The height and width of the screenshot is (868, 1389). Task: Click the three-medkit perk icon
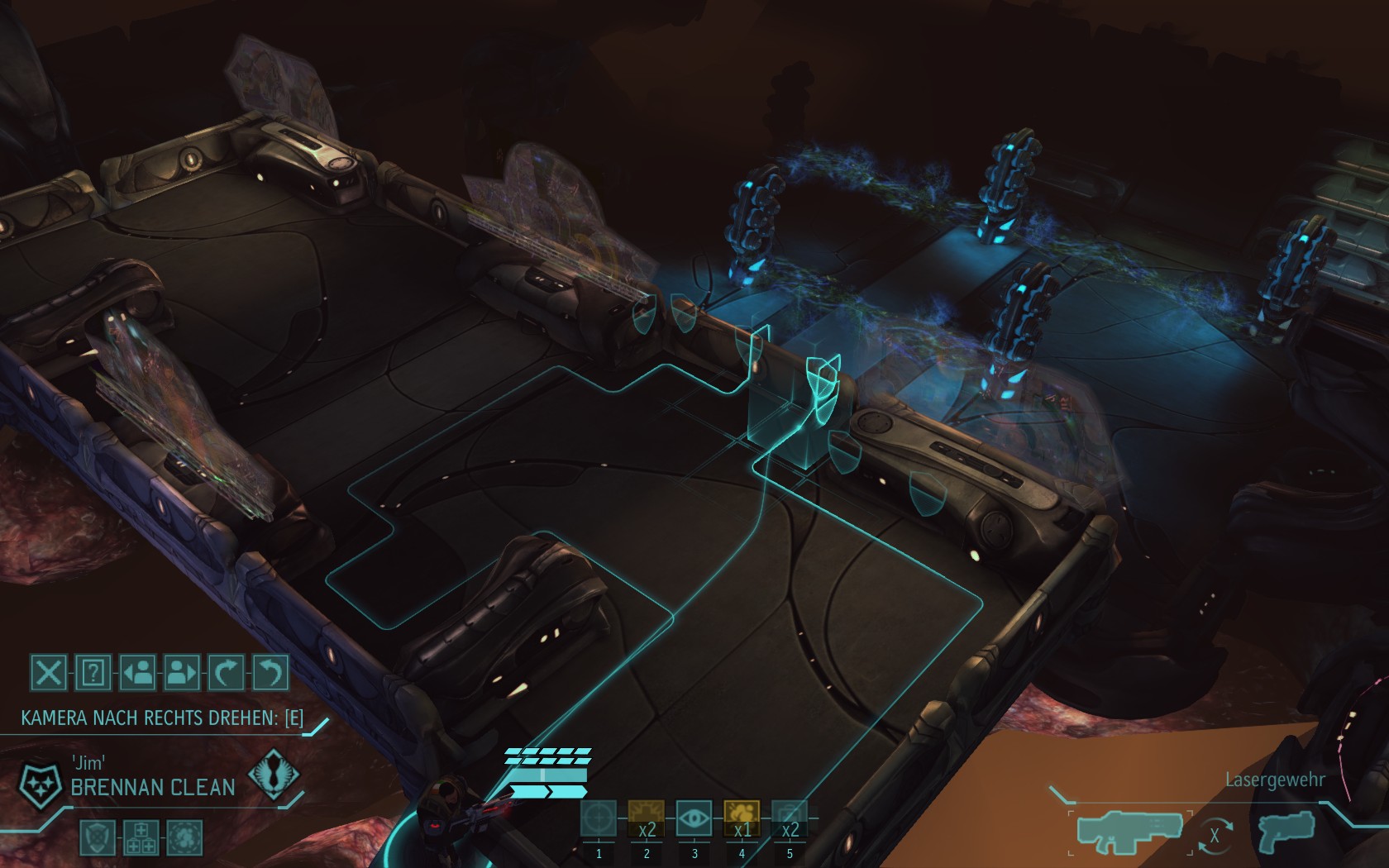pyautogui.click(x=141, y=837)
